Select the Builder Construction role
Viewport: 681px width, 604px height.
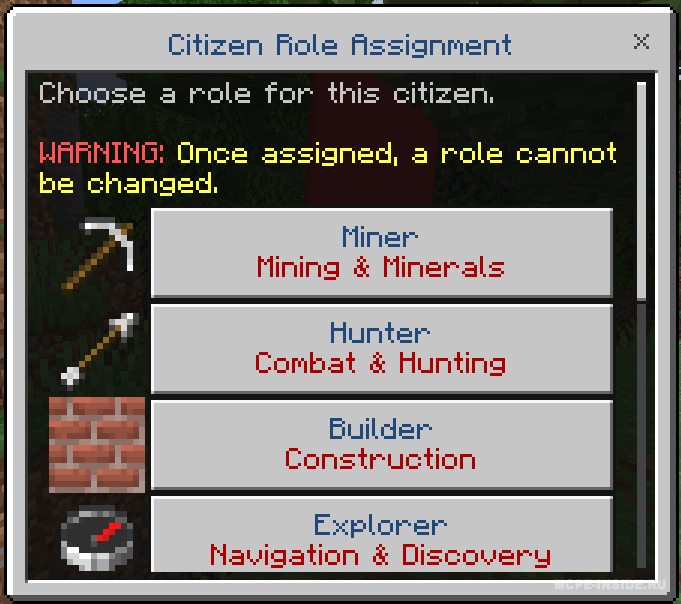point(381,444)
